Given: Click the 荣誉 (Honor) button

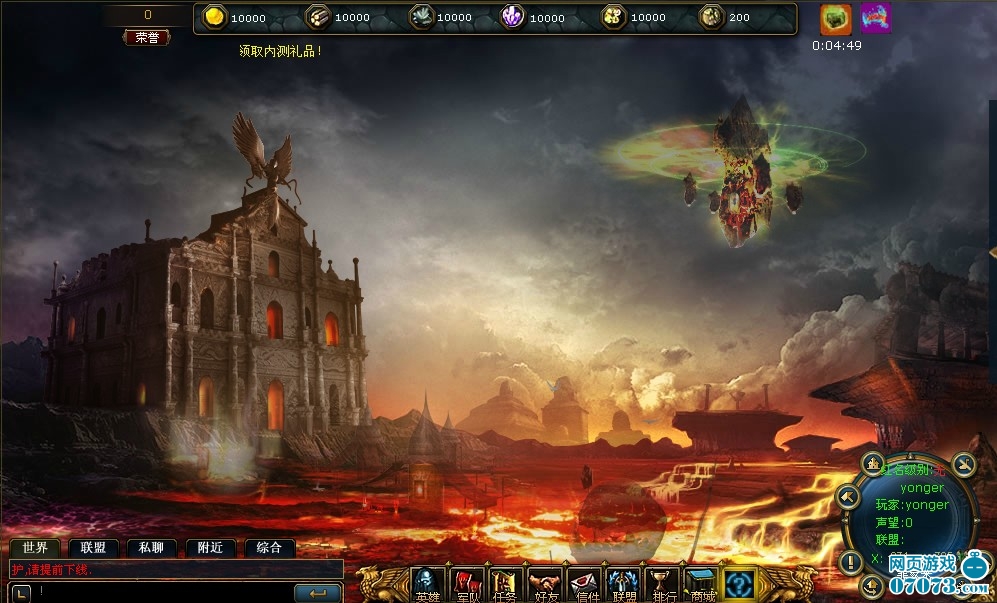Looking at the screenshot, I should pyautogui.click(x=147, y=37).
